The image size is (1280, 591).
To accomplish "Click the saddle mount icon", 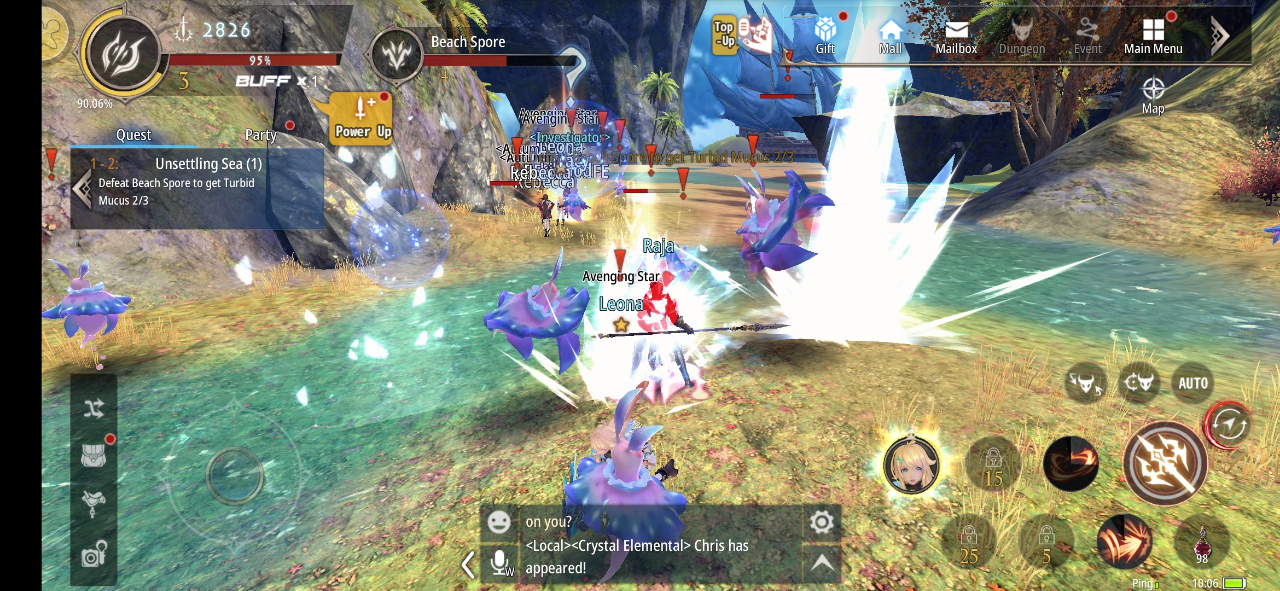I will (94, 503).
